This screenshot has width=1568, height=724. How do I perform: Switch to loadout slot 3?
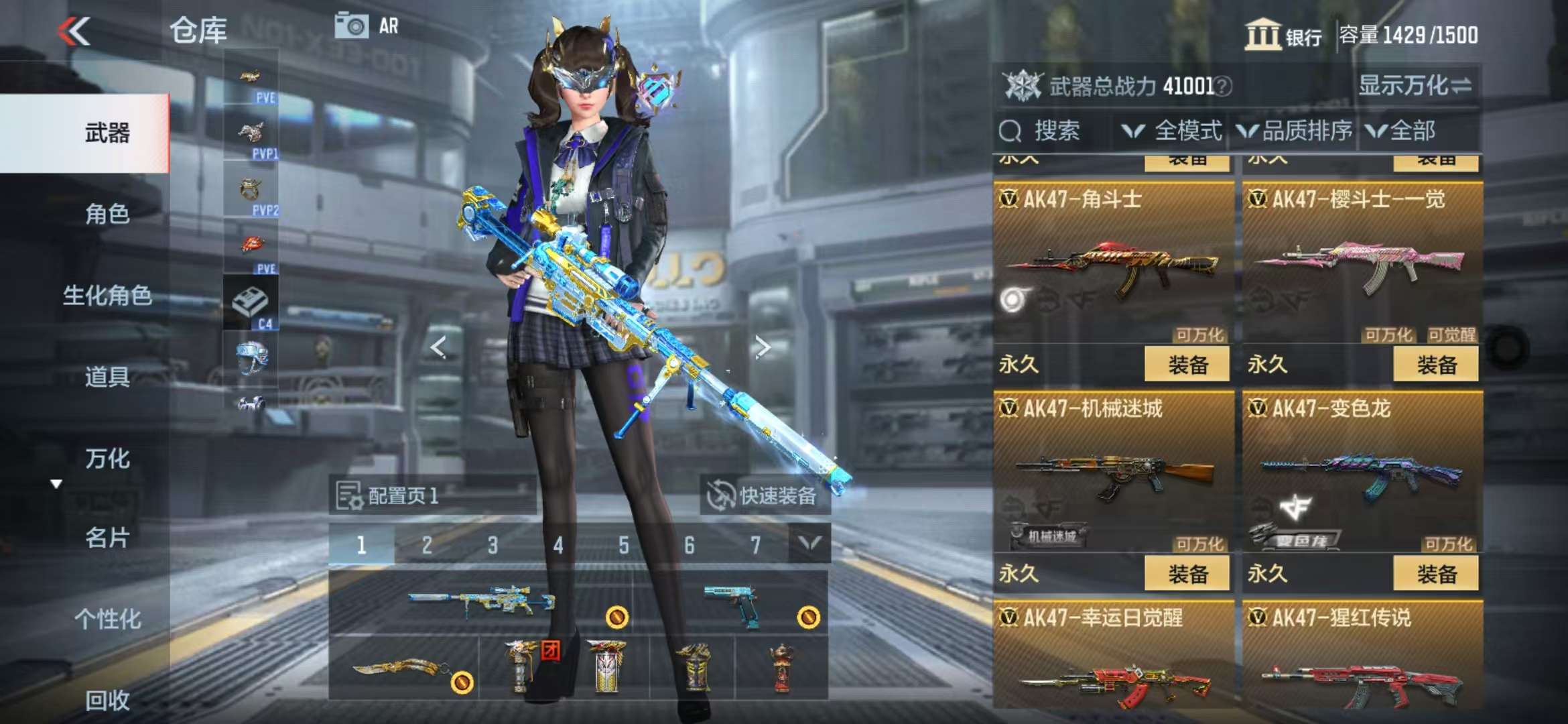tap(493, 545)
